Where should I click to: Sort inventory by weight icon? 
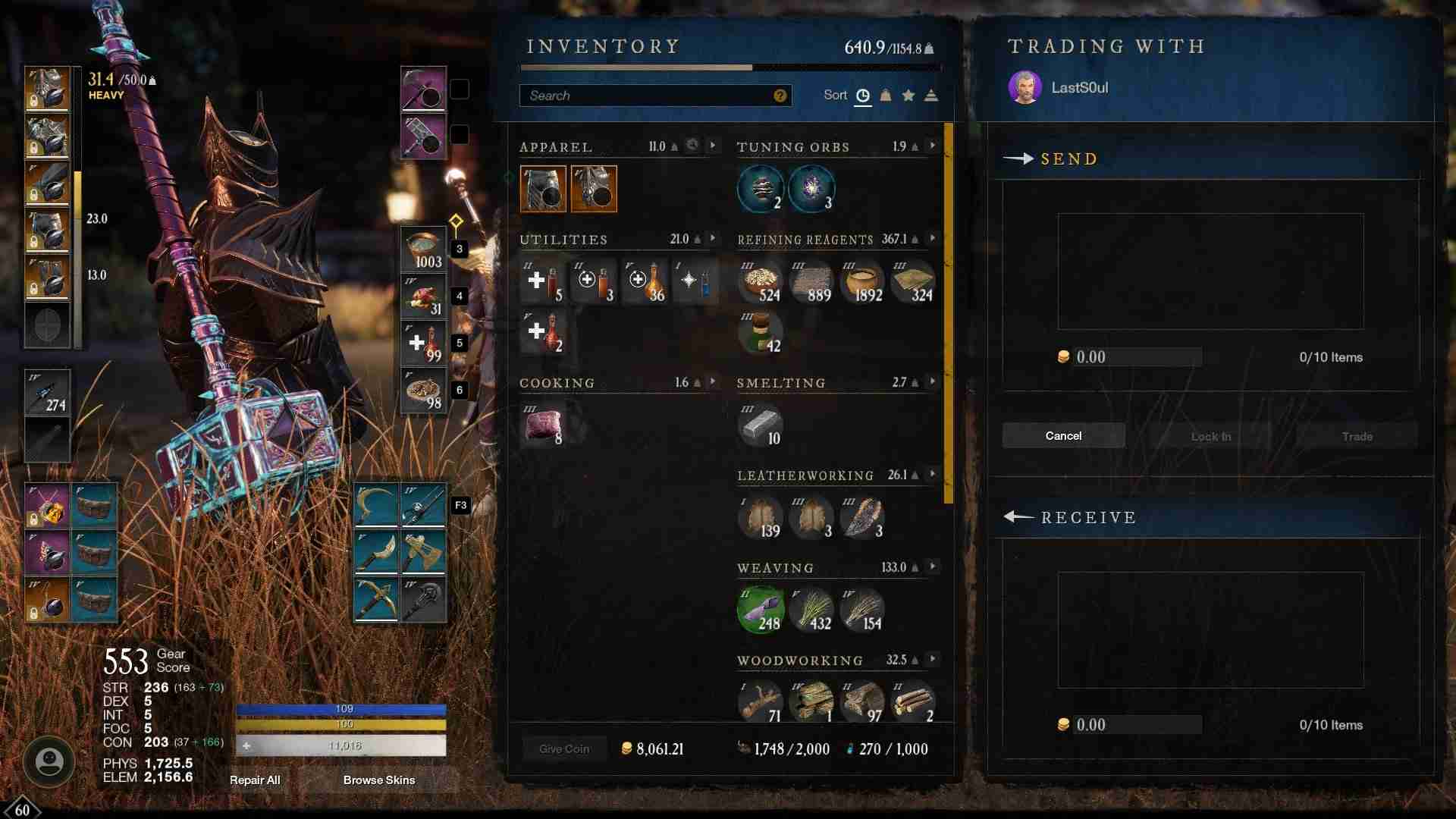click(885, 95)
